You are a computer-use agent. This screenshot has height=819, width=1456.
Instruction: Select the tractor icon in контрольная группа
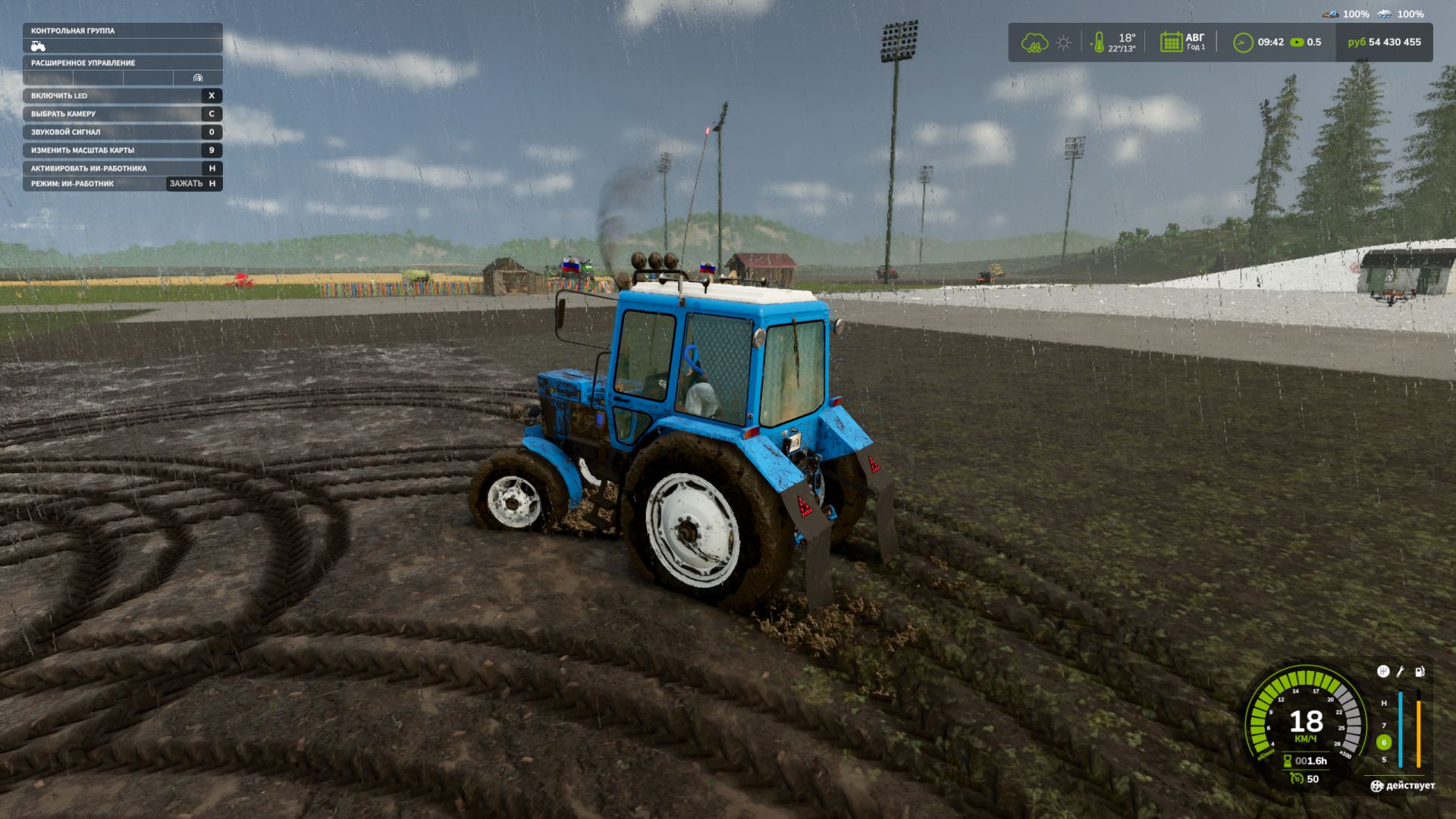coord(38,46)
